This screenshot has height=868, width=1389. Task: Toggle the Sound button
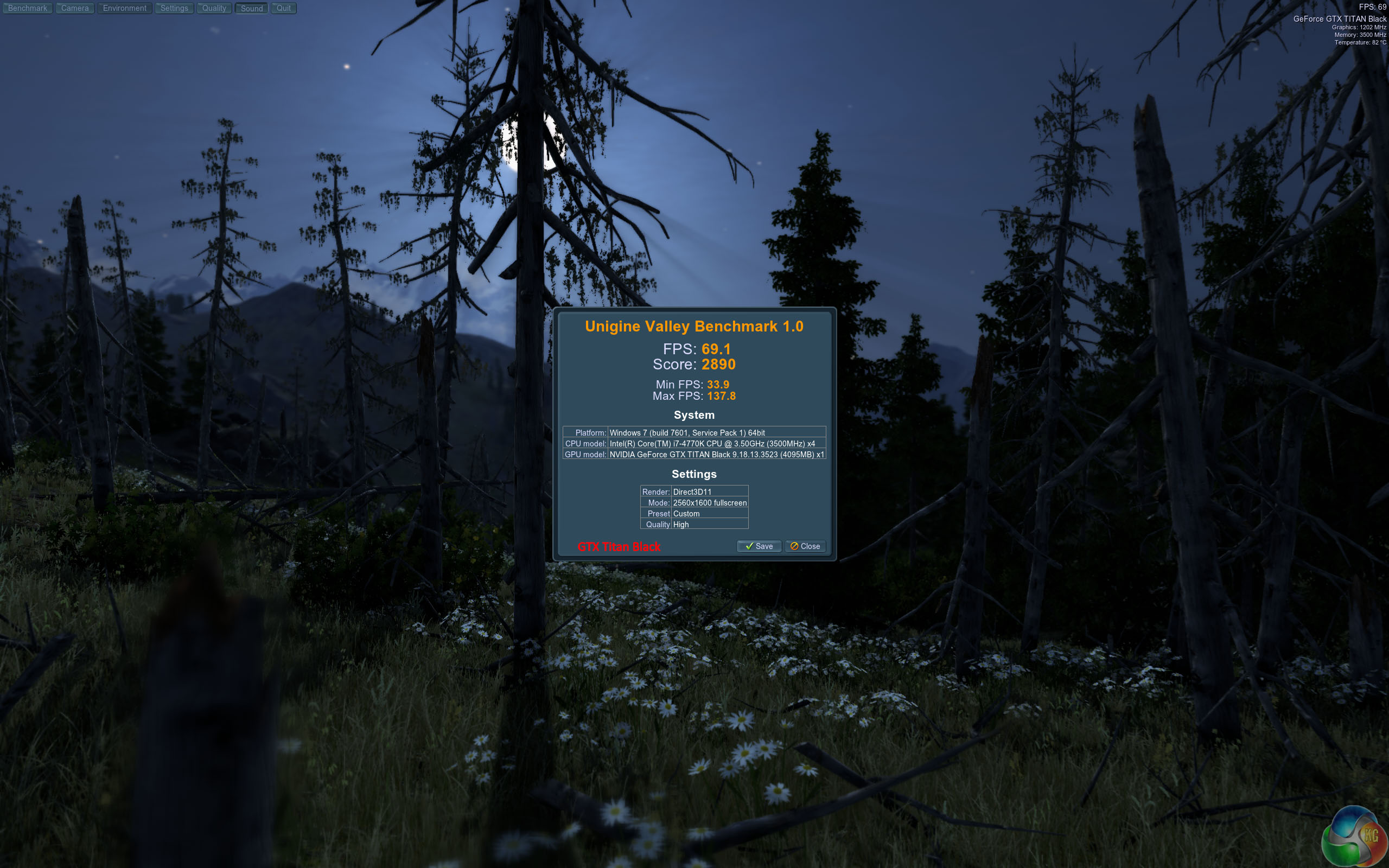click(x=251, y=8)
